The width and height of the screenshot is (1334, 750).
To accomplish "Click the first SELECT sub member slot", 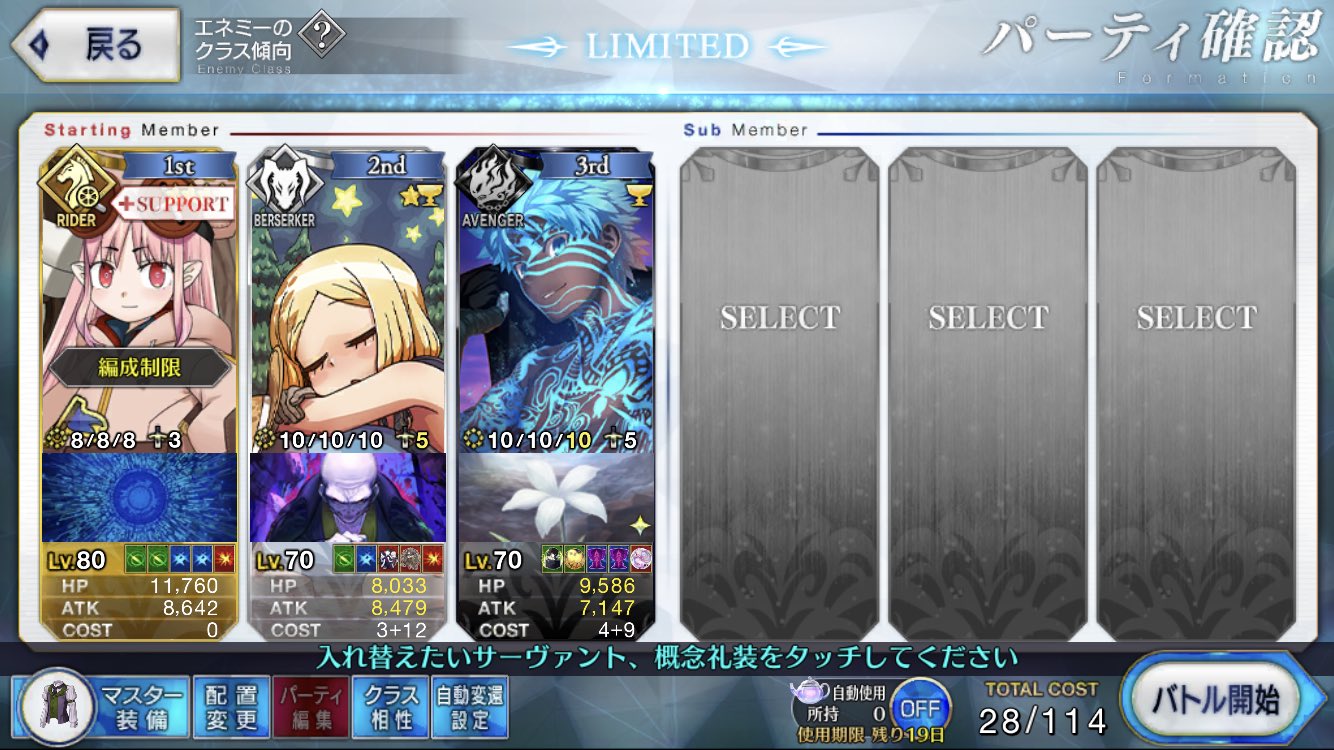I will pyautogui.click(x=780, y=316).
